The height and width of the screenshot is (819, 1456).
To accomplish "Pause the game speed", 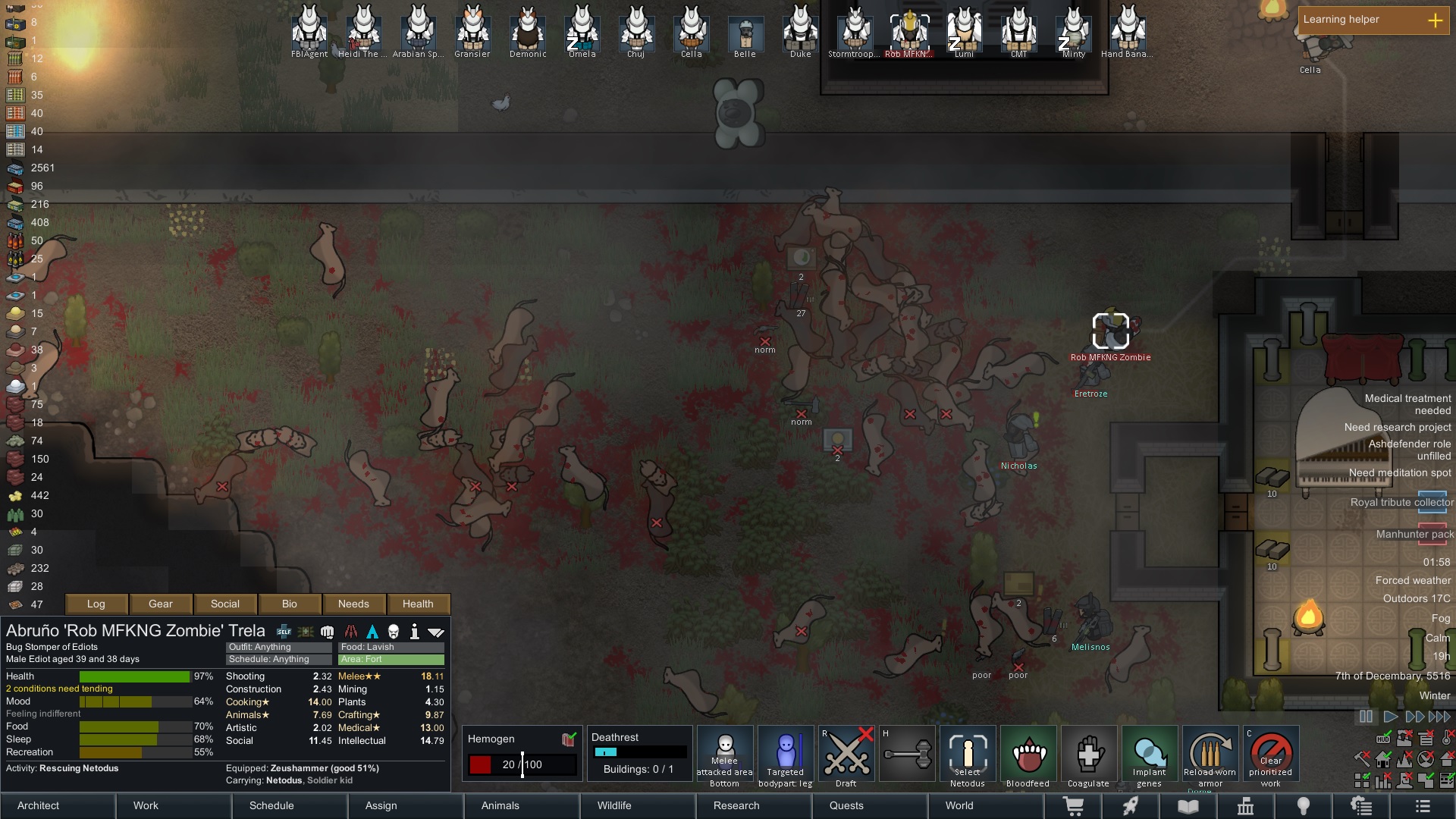I will 1366,717.
